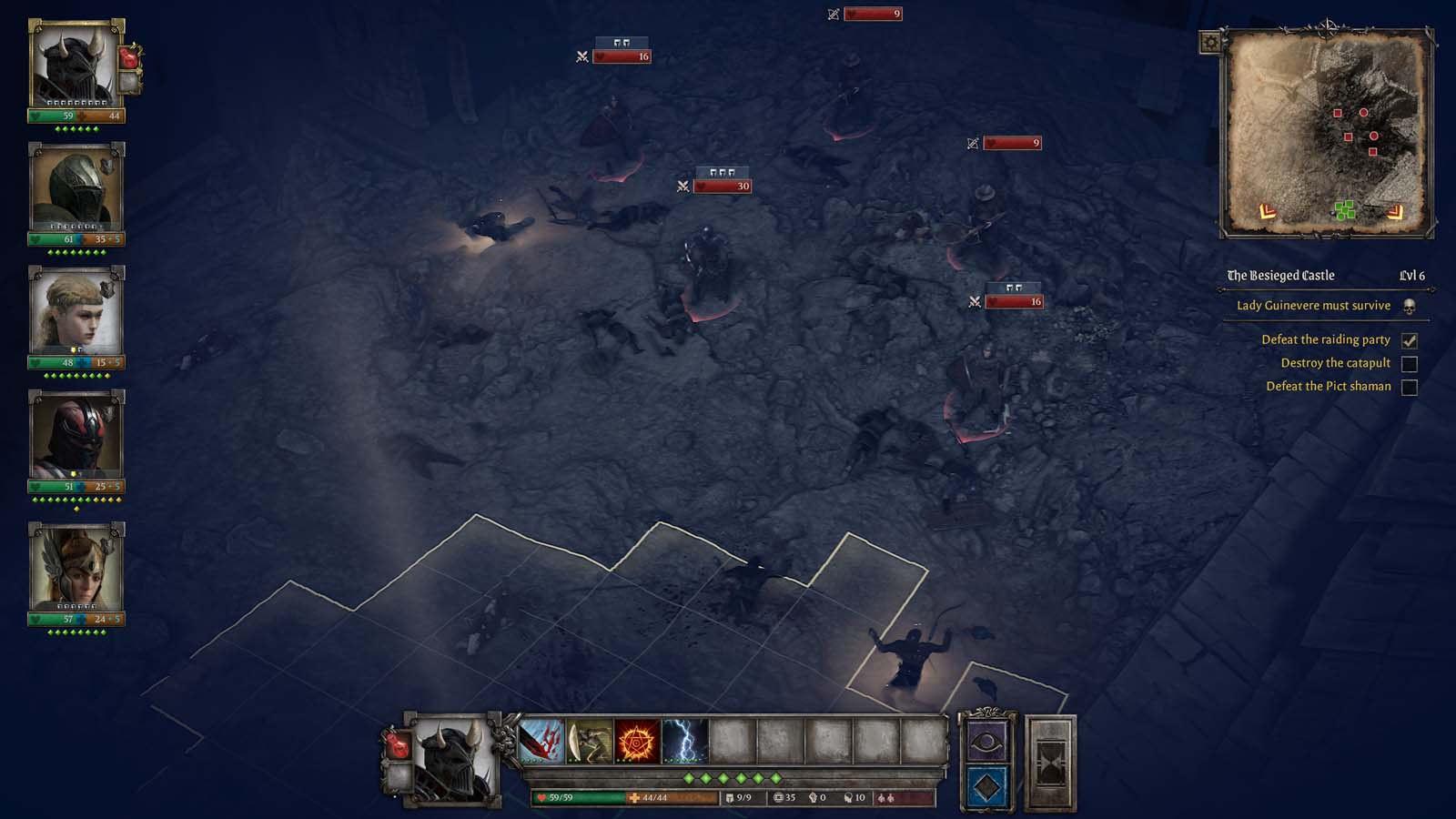Image resolution: width=1456 pixels, height=819 pixels.
Task: Select the blonde female knight's portrait
Action: tap(76, 316)
